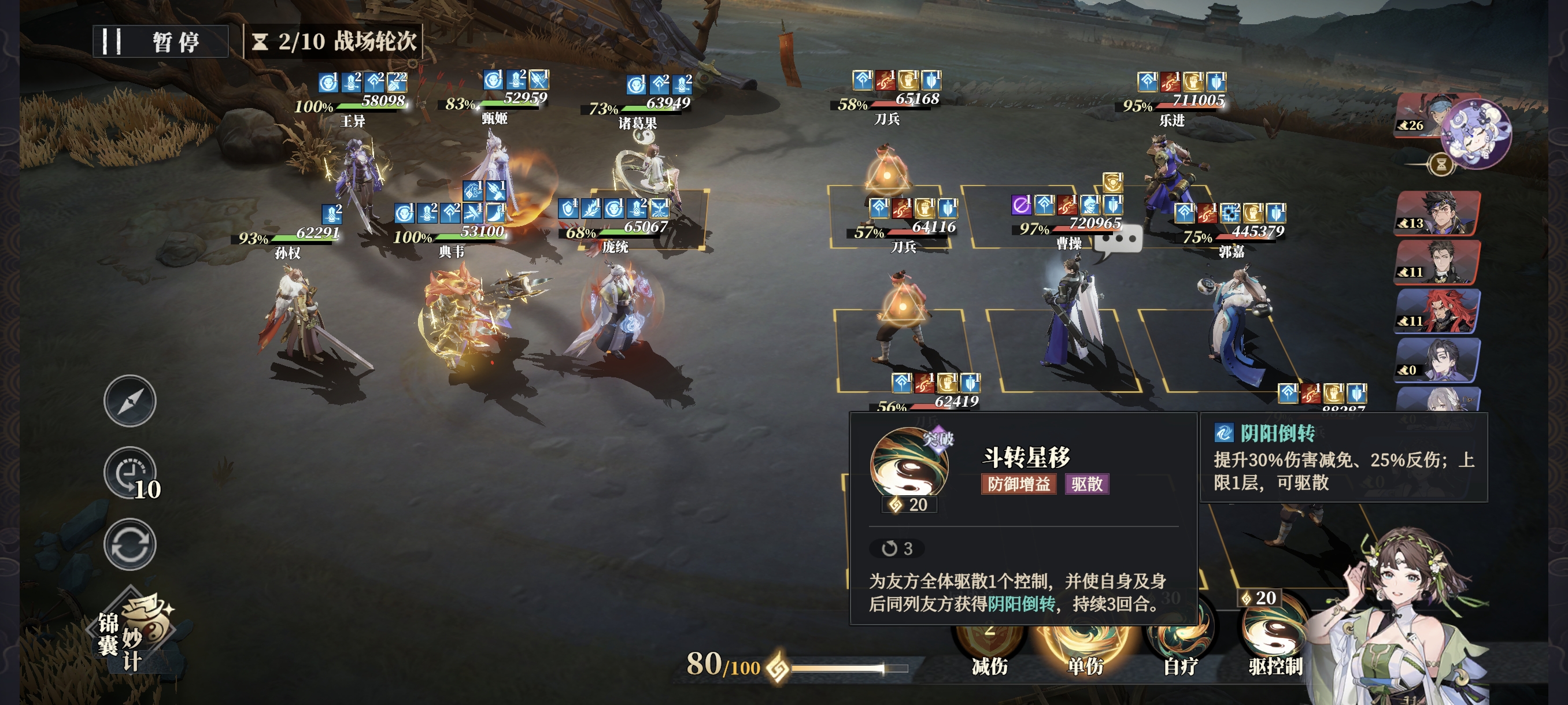Viewport: 1568px width, 705px height.
Task: Click the circular arrows refresh button
Action: pyautogui.click(x=130, y=544)
